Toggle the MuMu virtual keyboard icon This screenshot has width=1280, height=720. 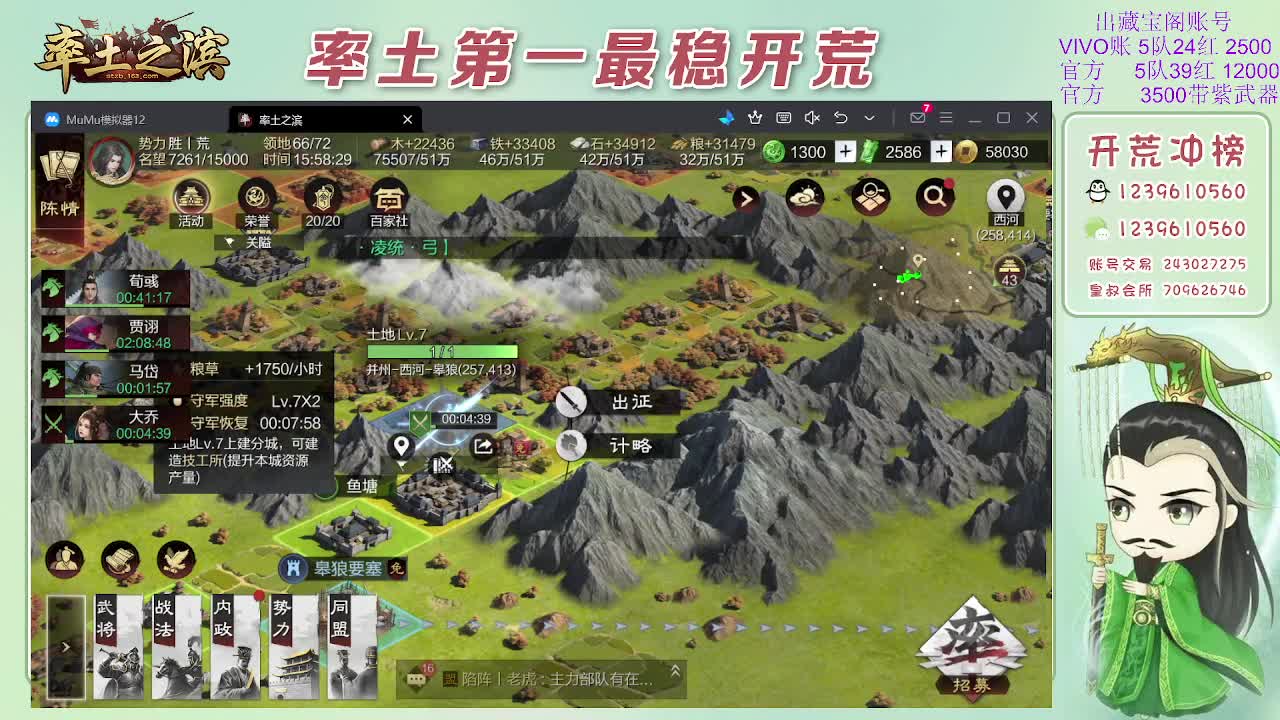click(786, 118)
